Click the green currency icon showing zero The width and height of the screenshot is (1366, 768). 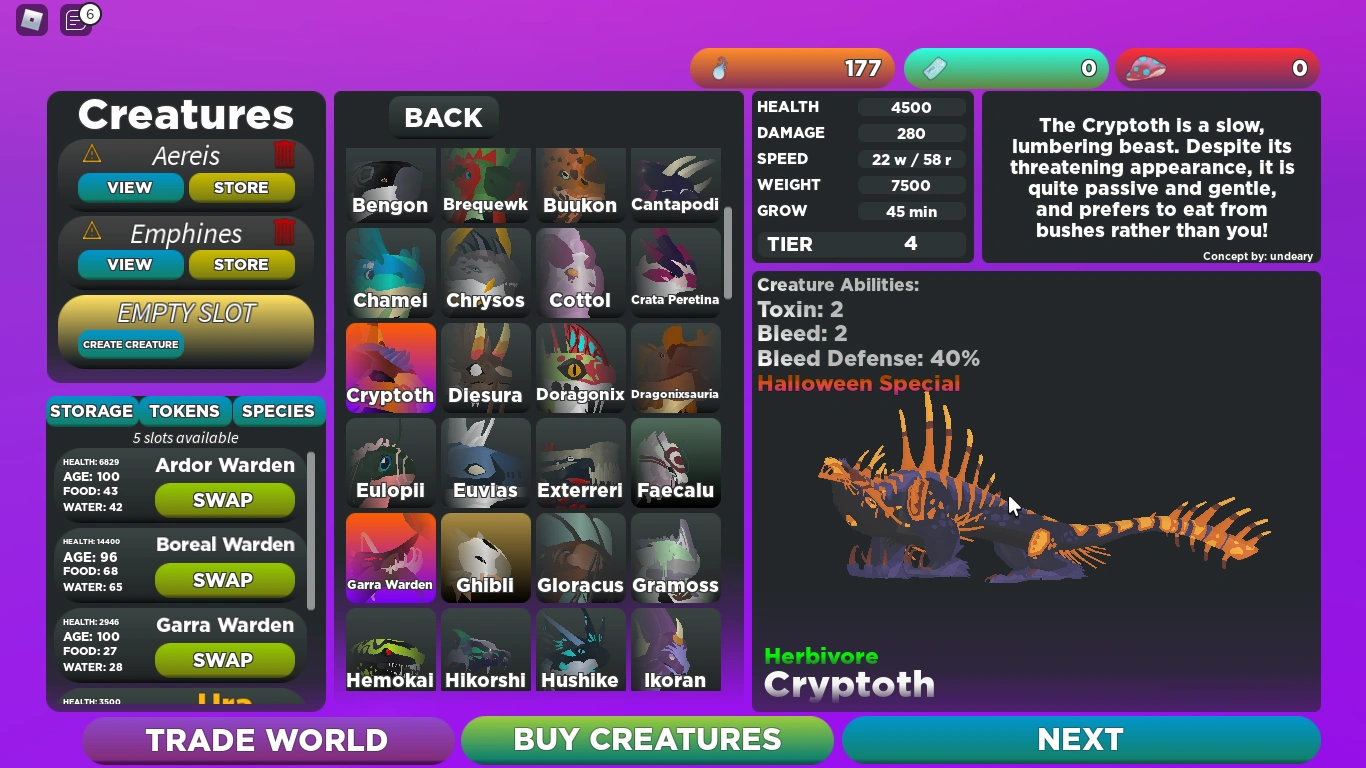coord(1006,68)
